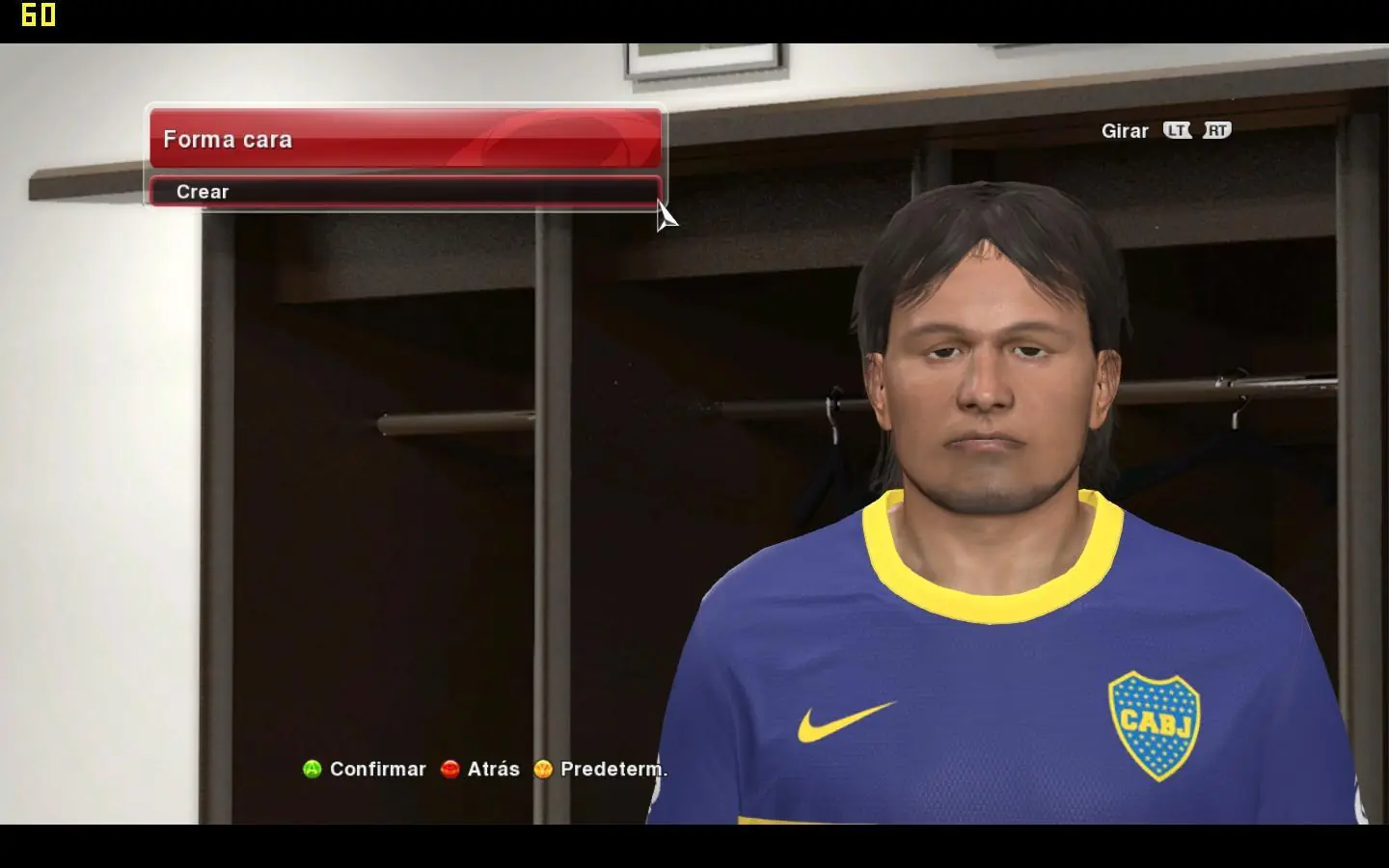Viewport: 1389px width, 868px height.
Task: Click the Girar rotation label
Action: [x=1126, y=130]
